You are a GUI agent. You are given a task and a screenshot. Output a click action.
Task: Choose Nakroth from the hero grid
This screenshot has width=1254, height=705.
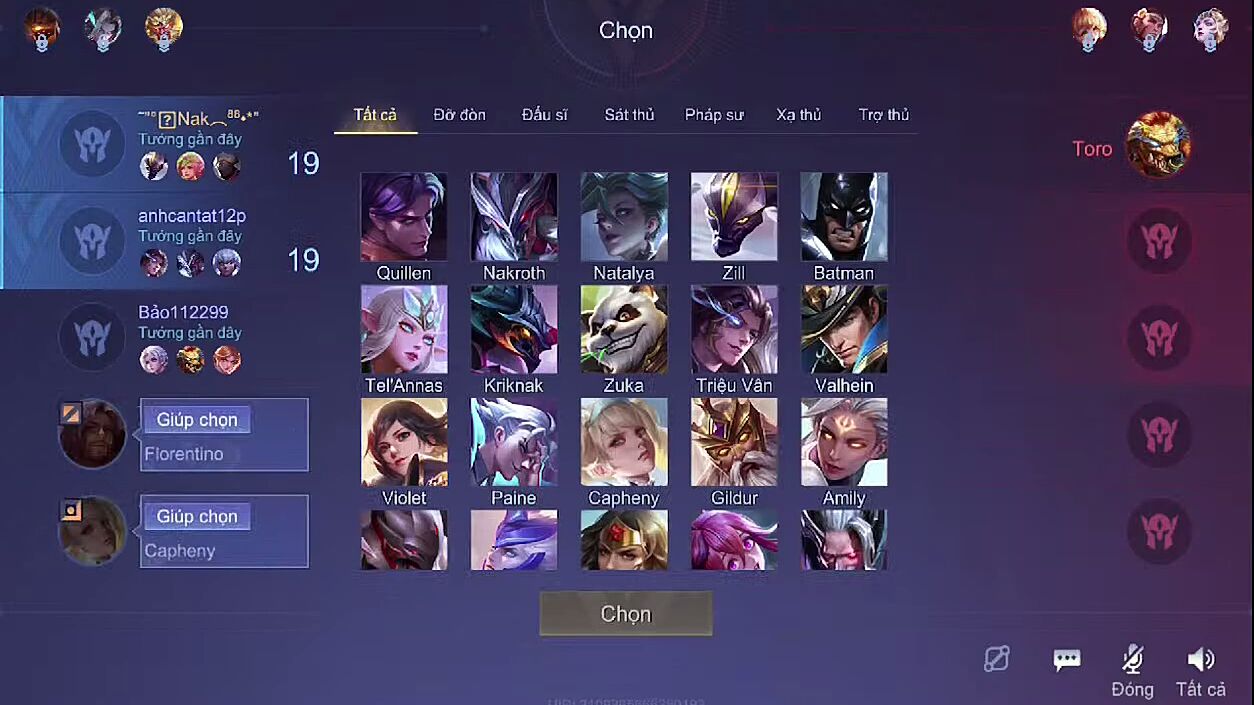(514, 217)
